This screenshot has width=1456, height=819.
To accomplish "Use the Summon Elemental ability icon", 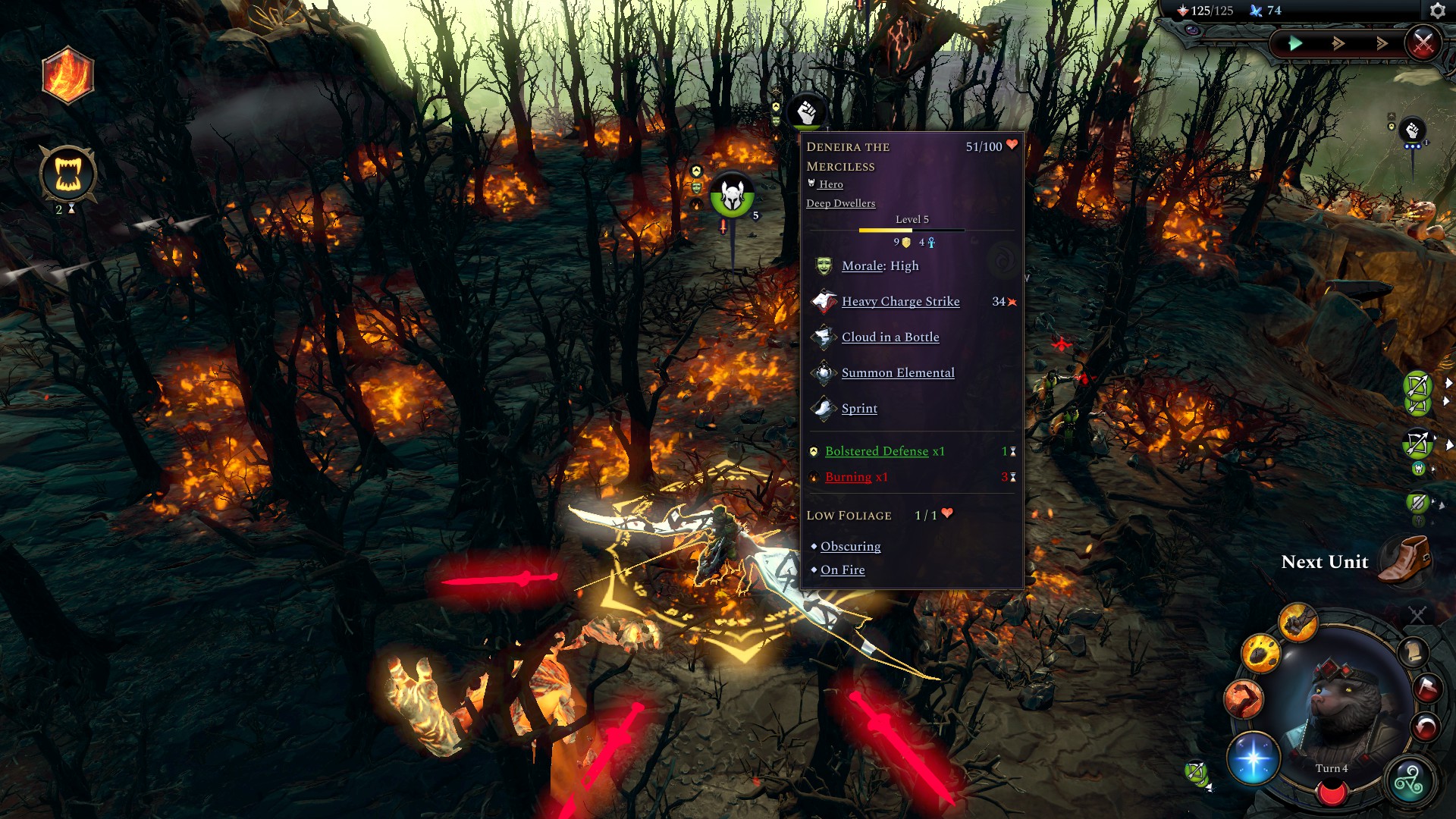I will [x=824, y=372].
